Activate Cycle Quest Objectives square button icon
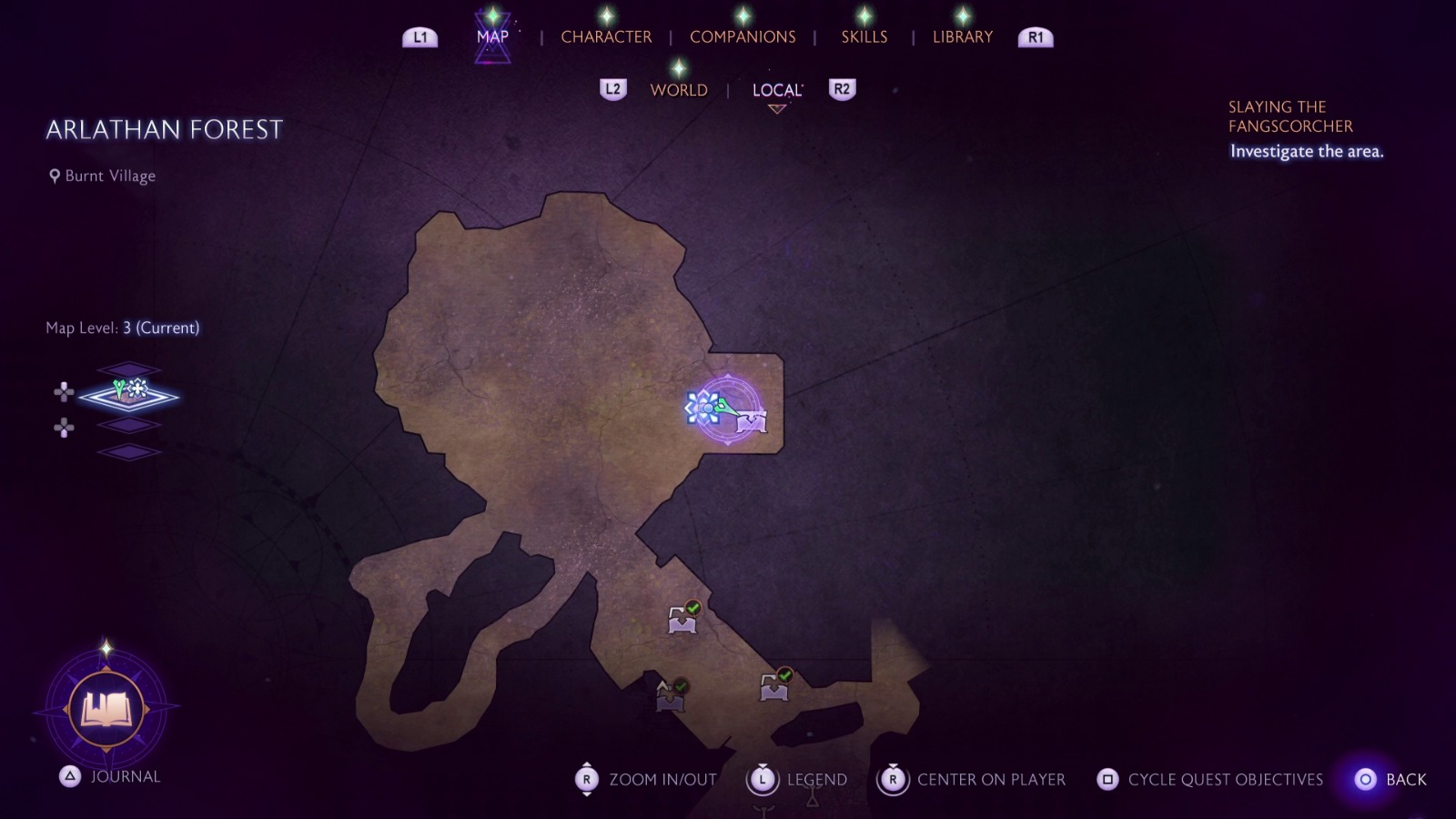 (1108, 780)
